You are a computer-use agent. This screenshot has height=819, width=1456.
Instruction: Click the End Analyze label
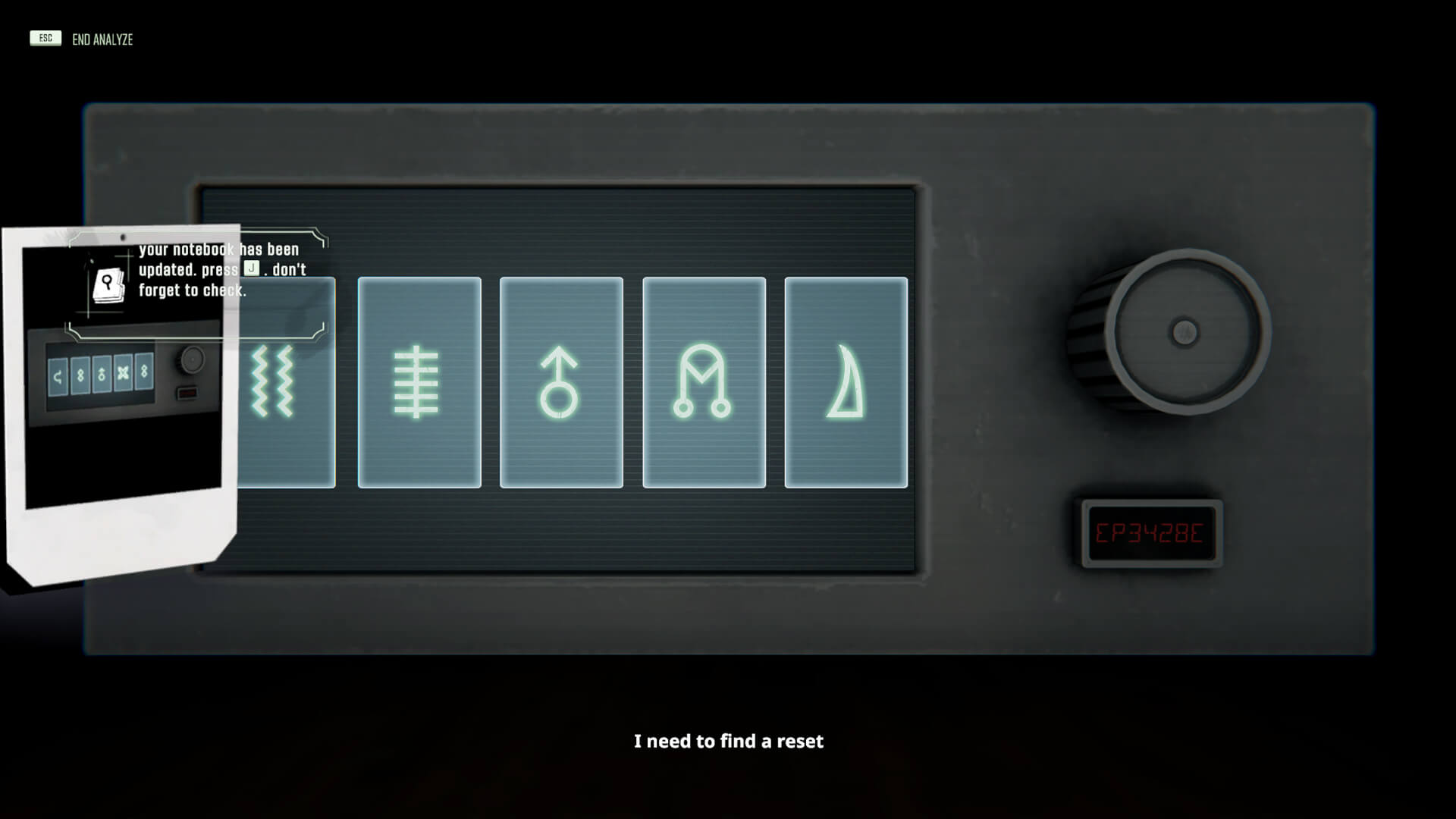coord(102,39)
